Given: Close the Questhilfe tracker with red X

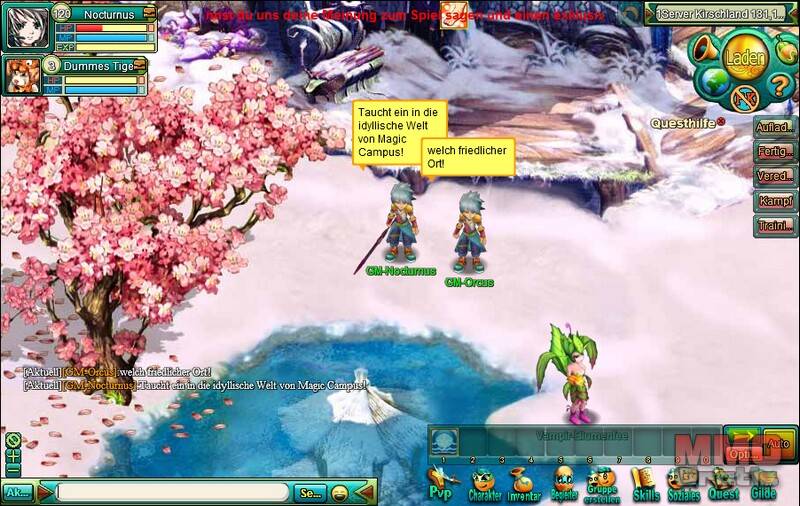Looking at the screenshot, I should point(721,122).
